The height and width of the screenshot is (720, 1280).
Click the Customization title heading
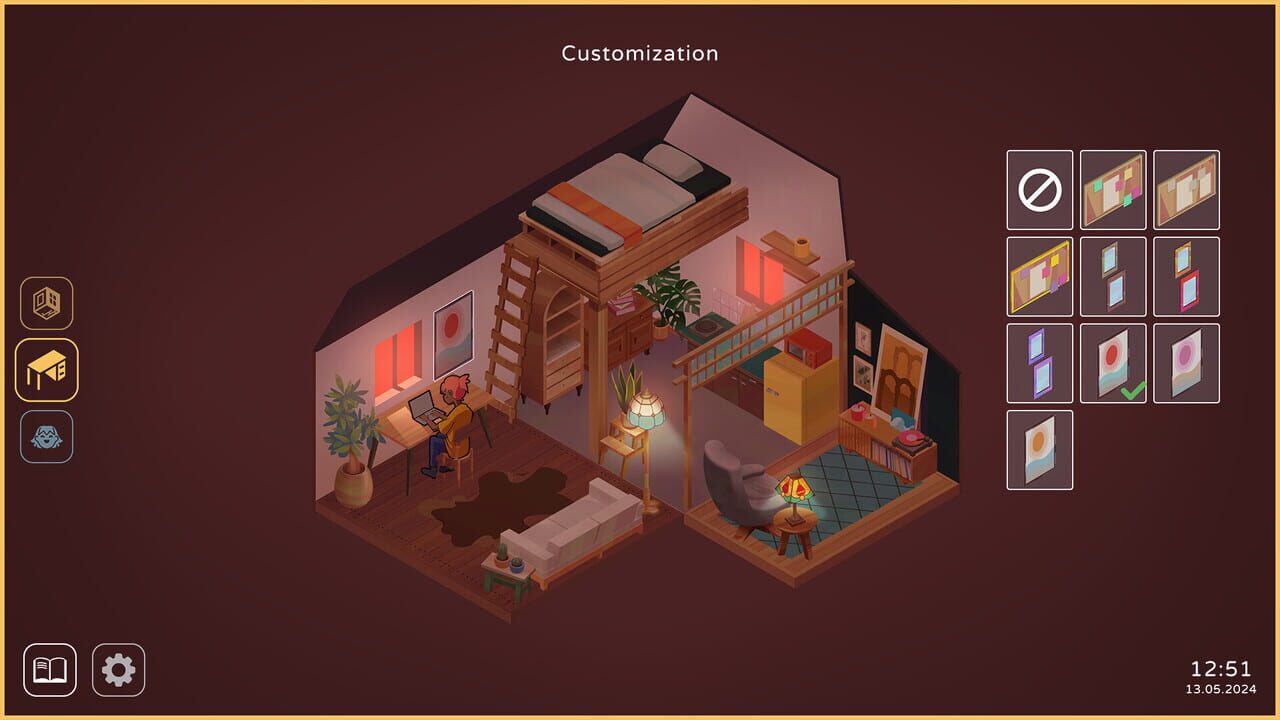click(x=639, y=53)
